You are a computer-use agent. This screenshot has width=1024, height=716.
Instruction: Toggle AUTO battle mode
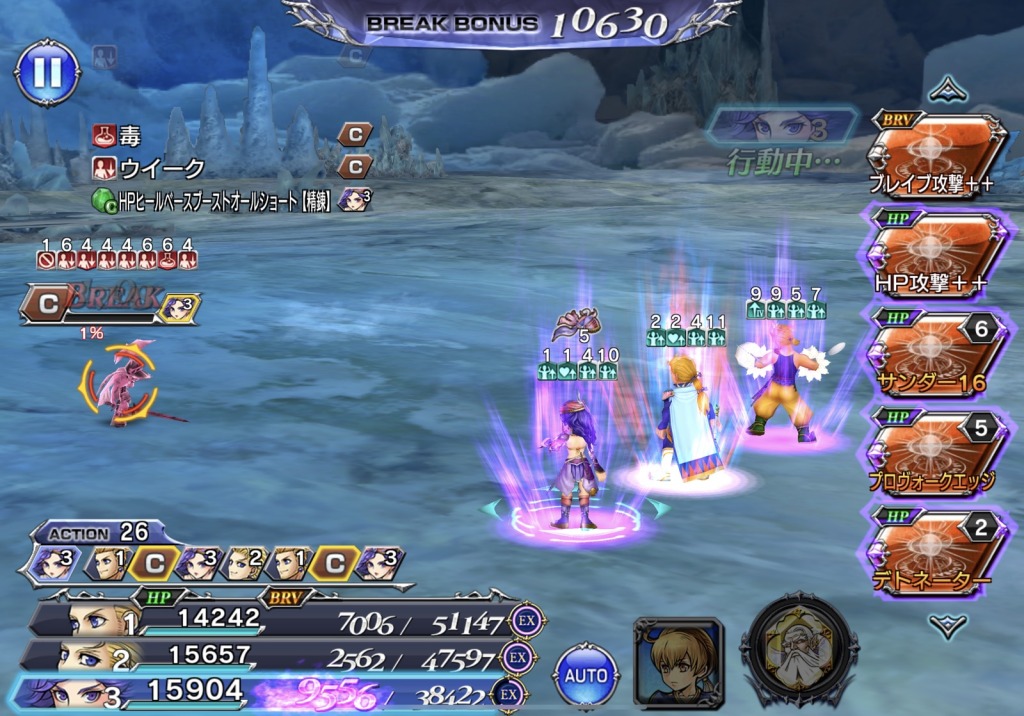[x=586, y=675]
